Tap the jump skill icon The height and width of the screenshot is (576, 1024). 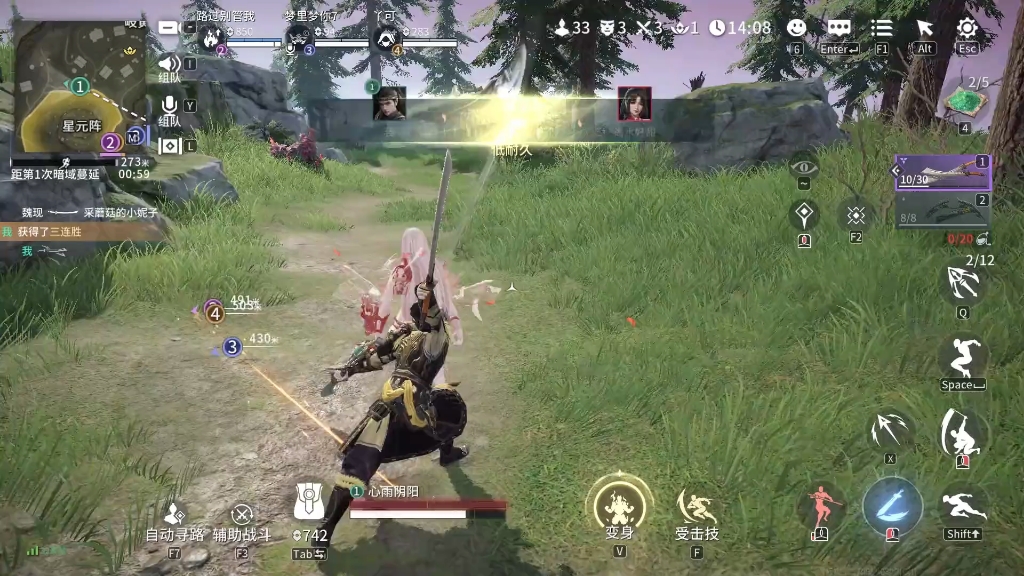pos(964,358)
